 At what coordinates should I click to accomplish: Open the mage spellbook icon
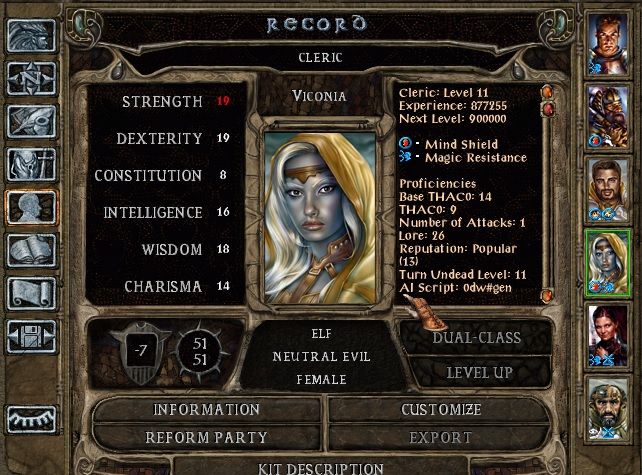31,250
